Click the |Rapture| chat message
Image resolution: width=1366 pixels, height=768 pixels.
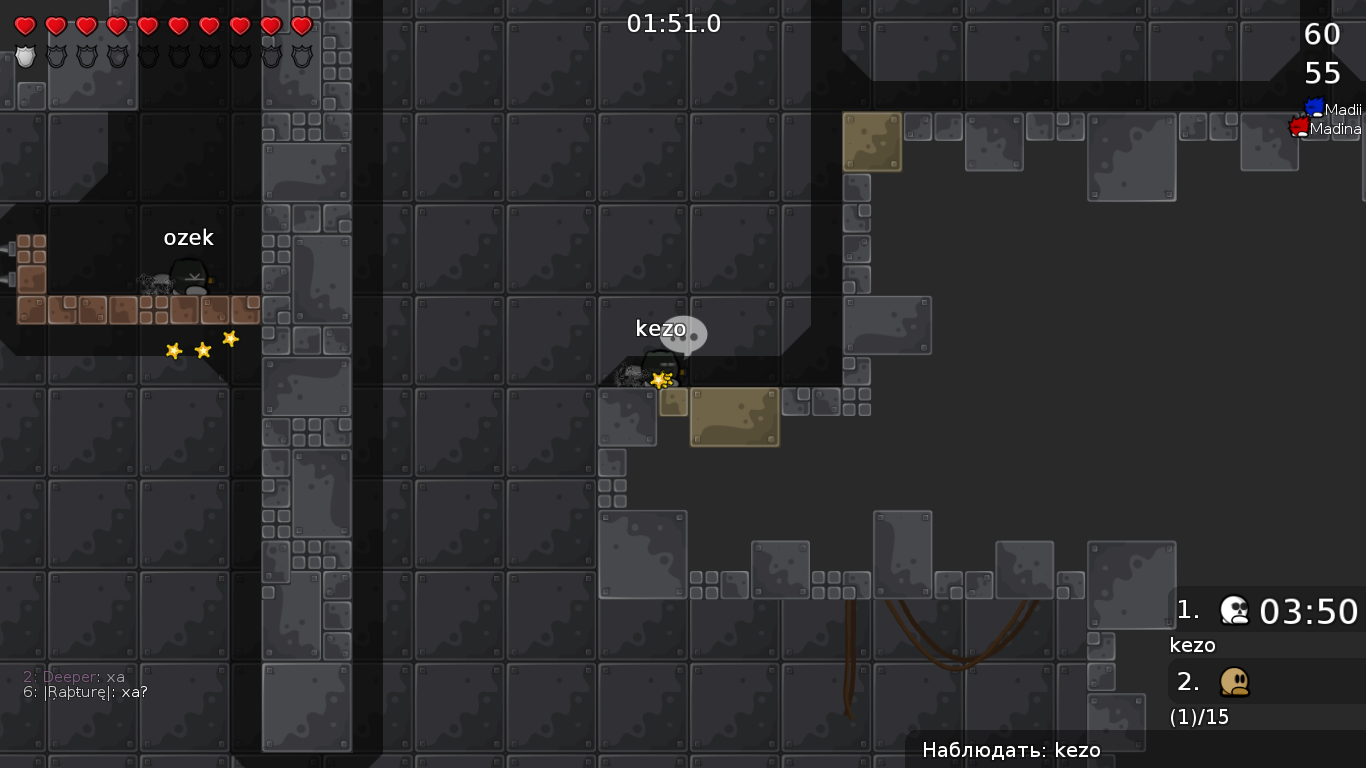[86, 692]
